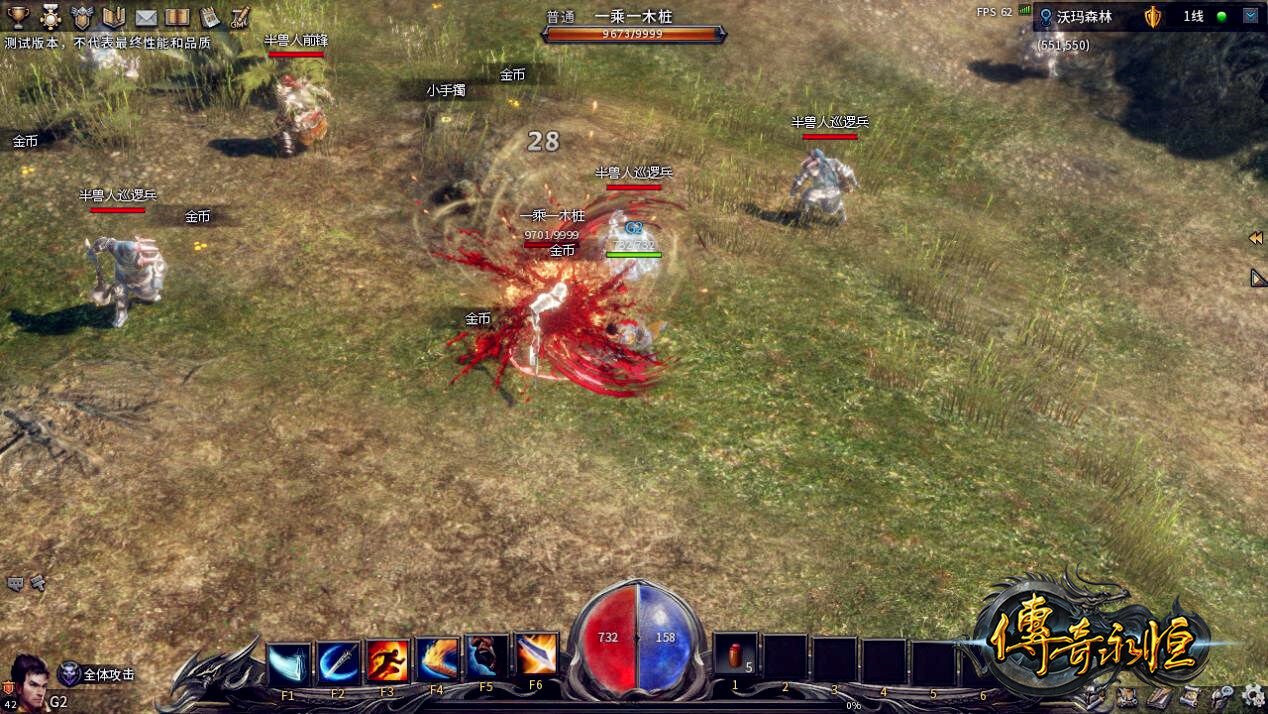Activate the F6 glowing sword thrust skill

[x=536, y=655]
